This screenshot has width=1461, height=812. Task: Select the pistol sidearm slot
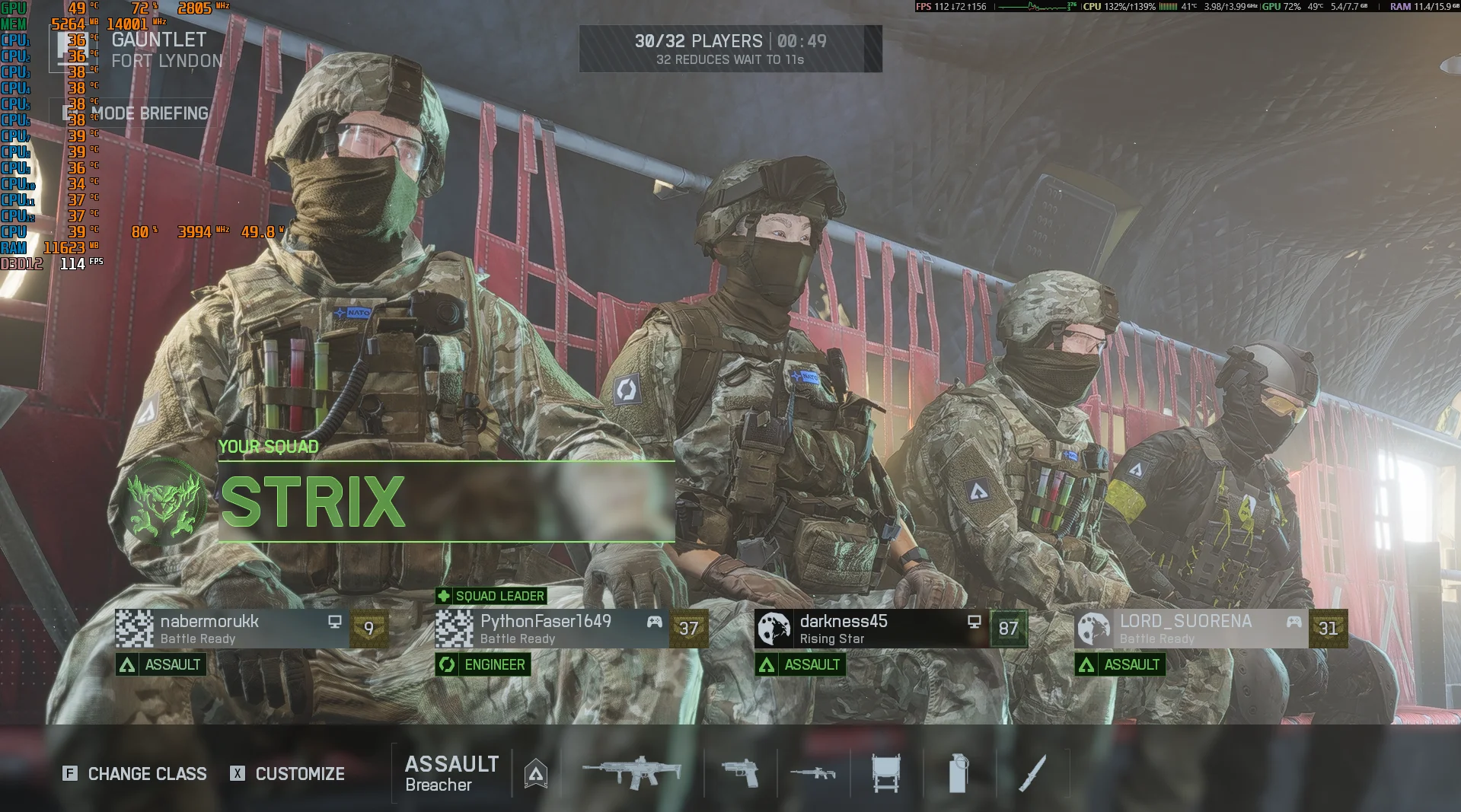click(x=740, y=774)
